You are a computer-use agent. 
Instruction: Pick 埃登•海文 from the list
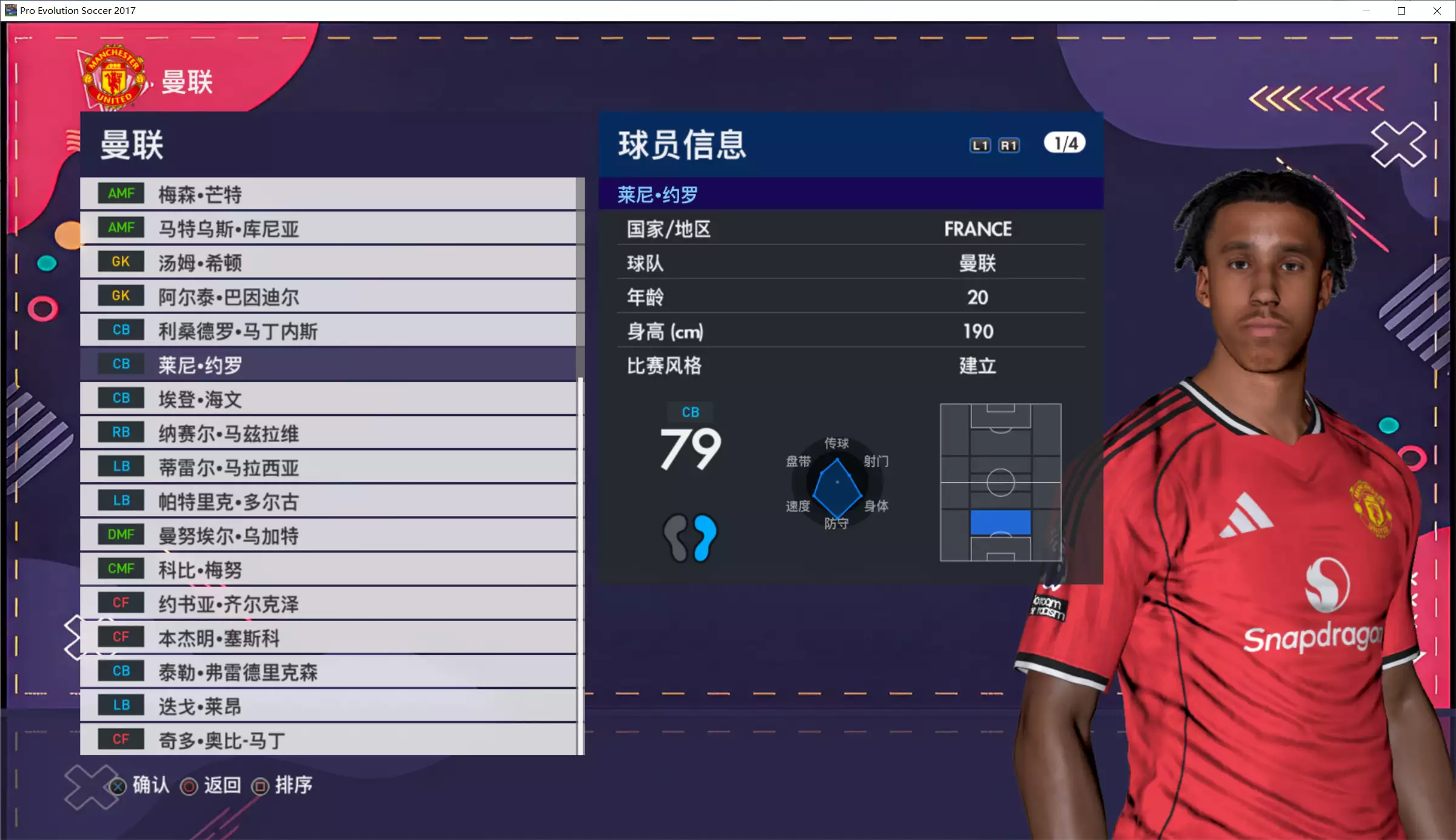(x=327, y=399)
